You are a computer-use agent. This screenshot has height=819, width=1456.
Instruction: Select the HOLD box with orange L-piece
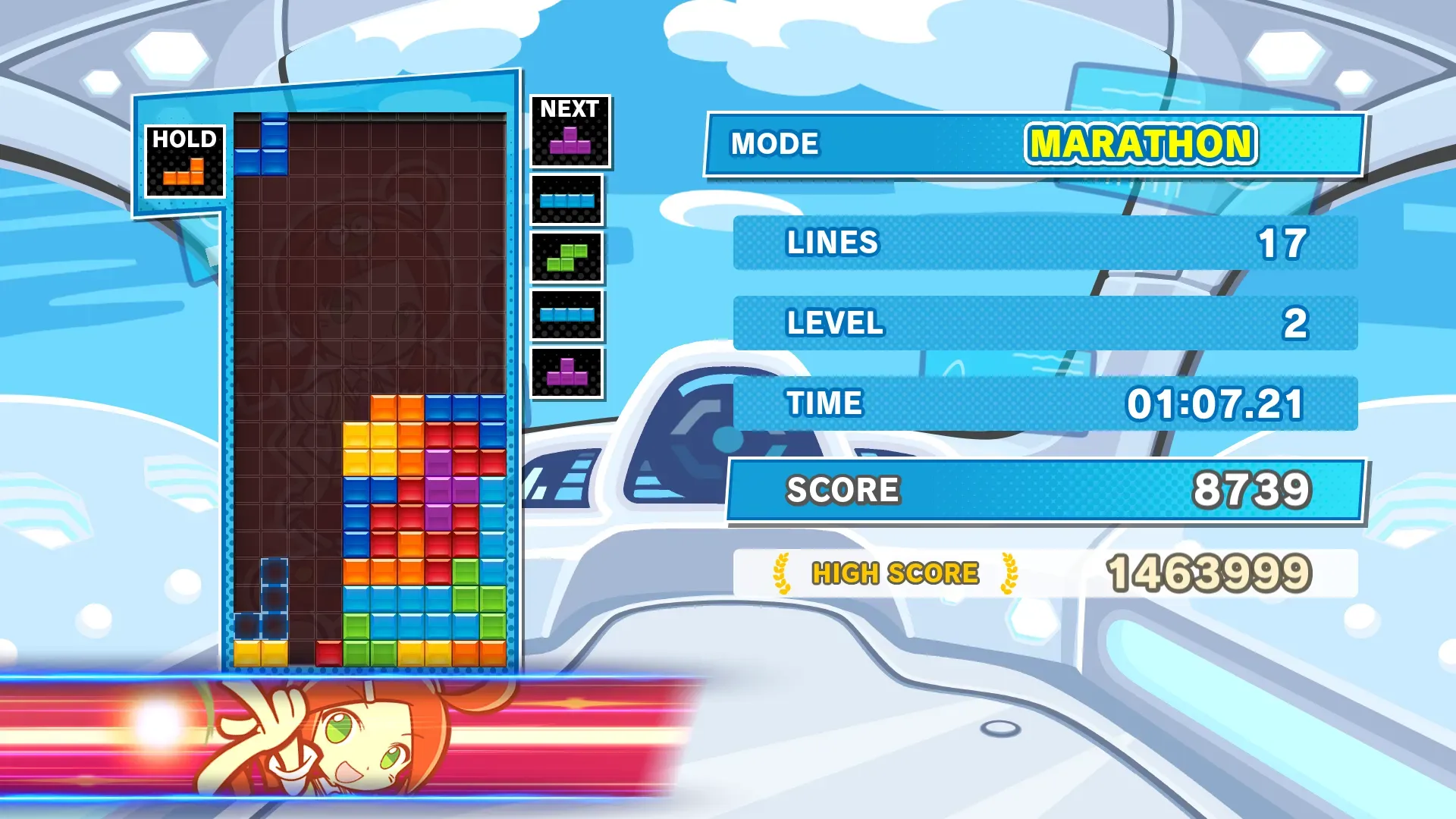(184, 162)
